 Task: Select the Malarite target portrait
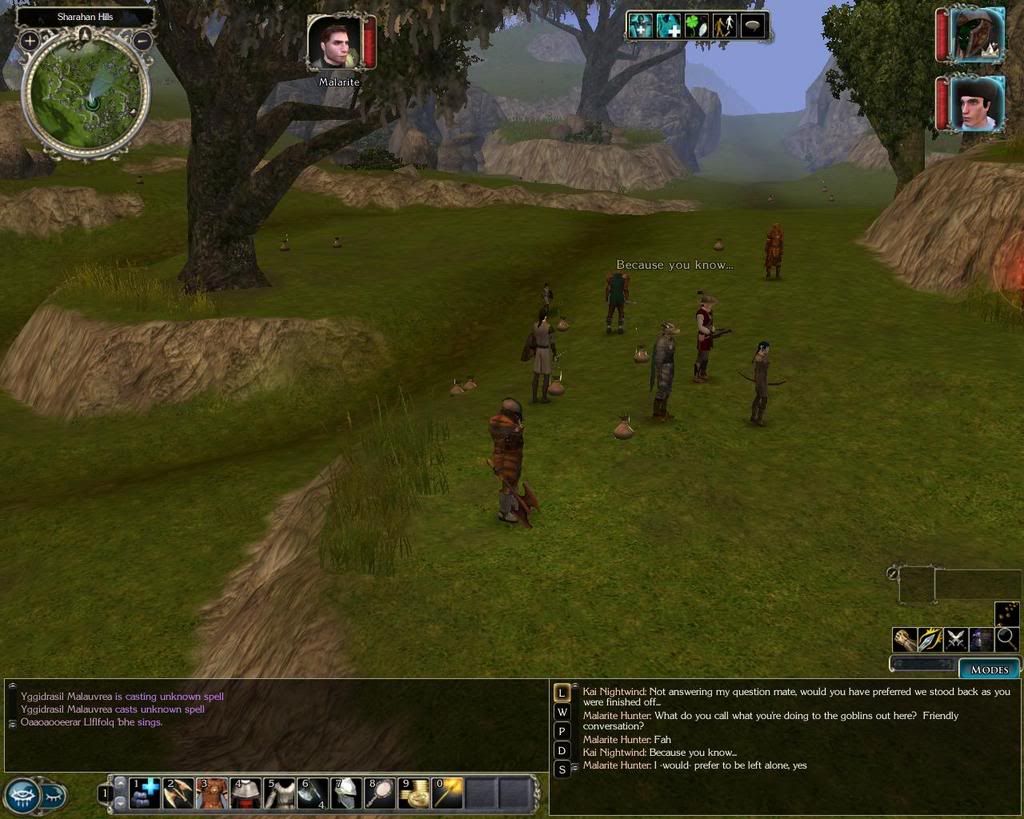(x=334, y=42)
